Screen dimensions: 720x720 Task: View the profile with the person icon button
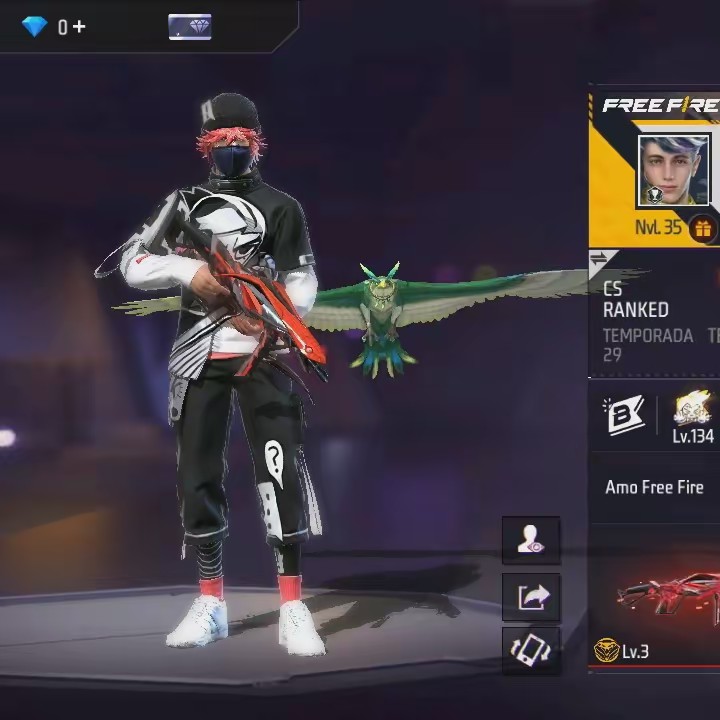(x=531, y=541)
